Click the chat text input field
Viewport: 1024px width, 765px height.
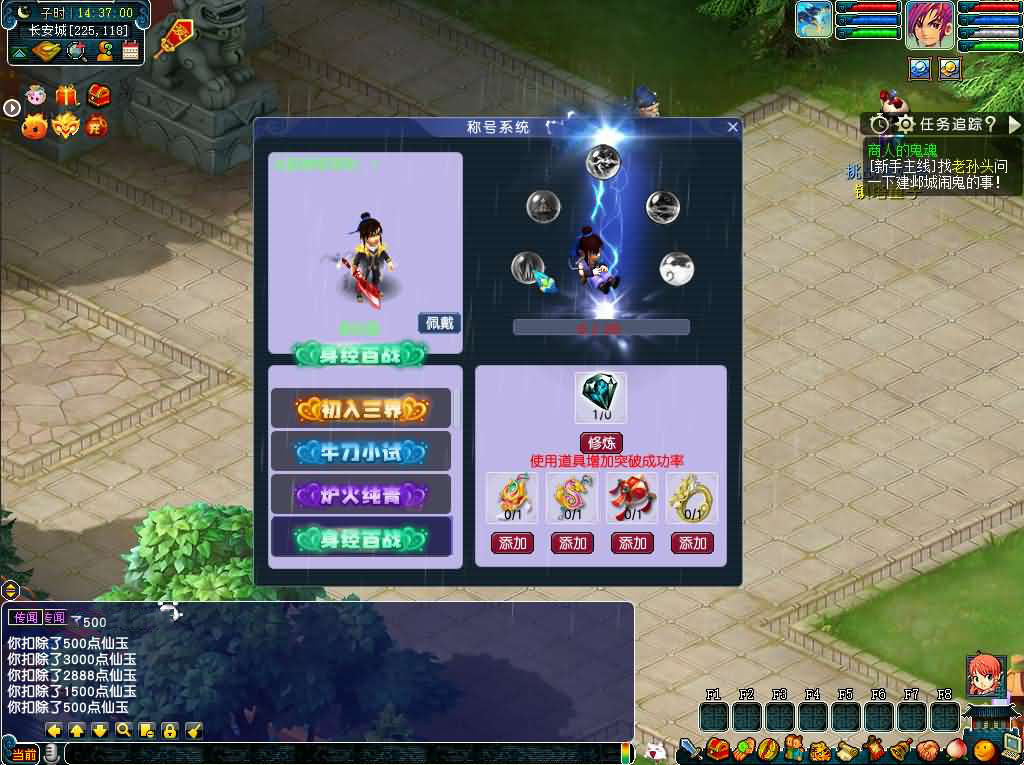coord(340,753)
